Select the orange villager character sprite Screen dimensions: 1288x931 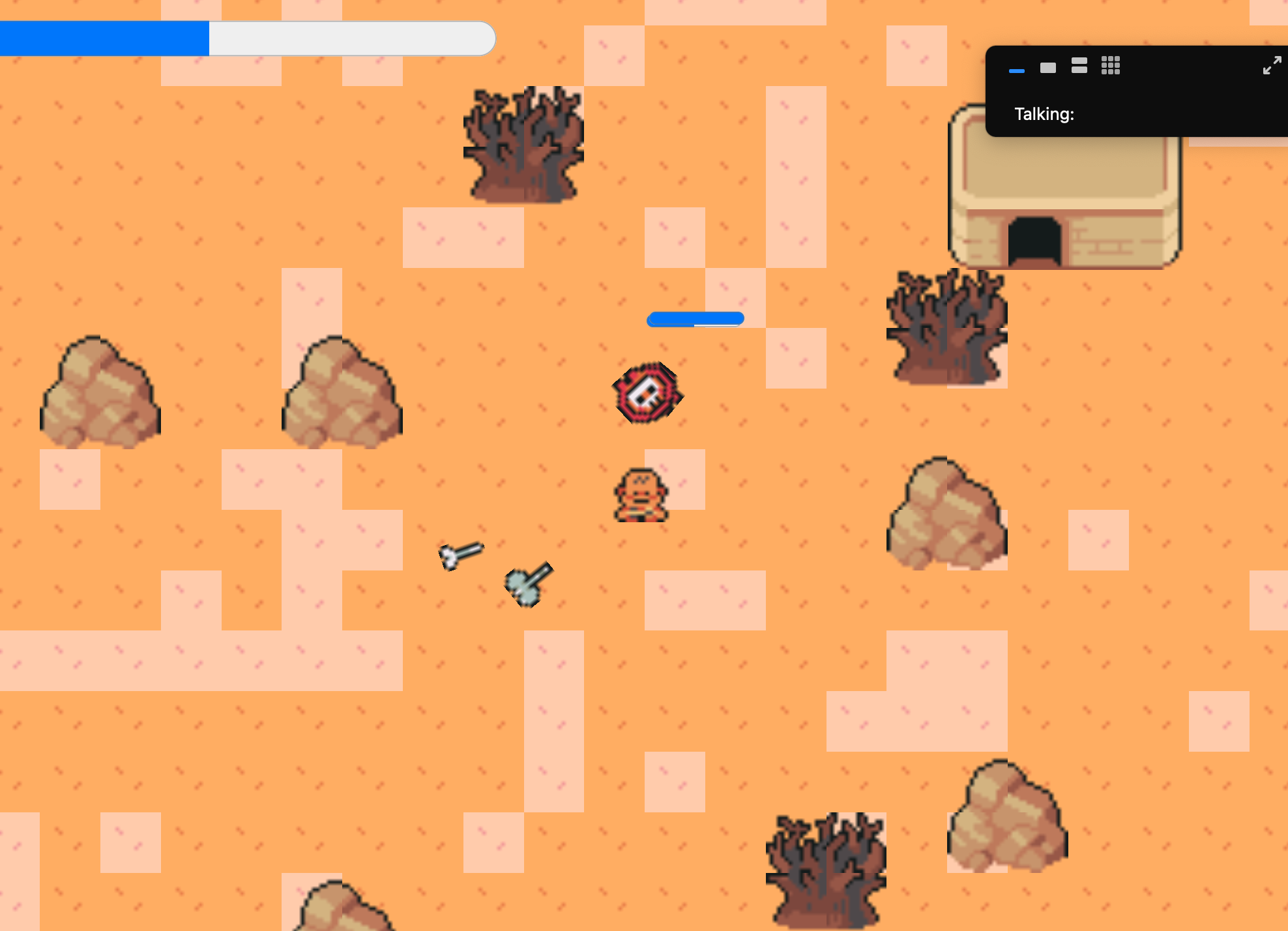click(x=641, y=493)
